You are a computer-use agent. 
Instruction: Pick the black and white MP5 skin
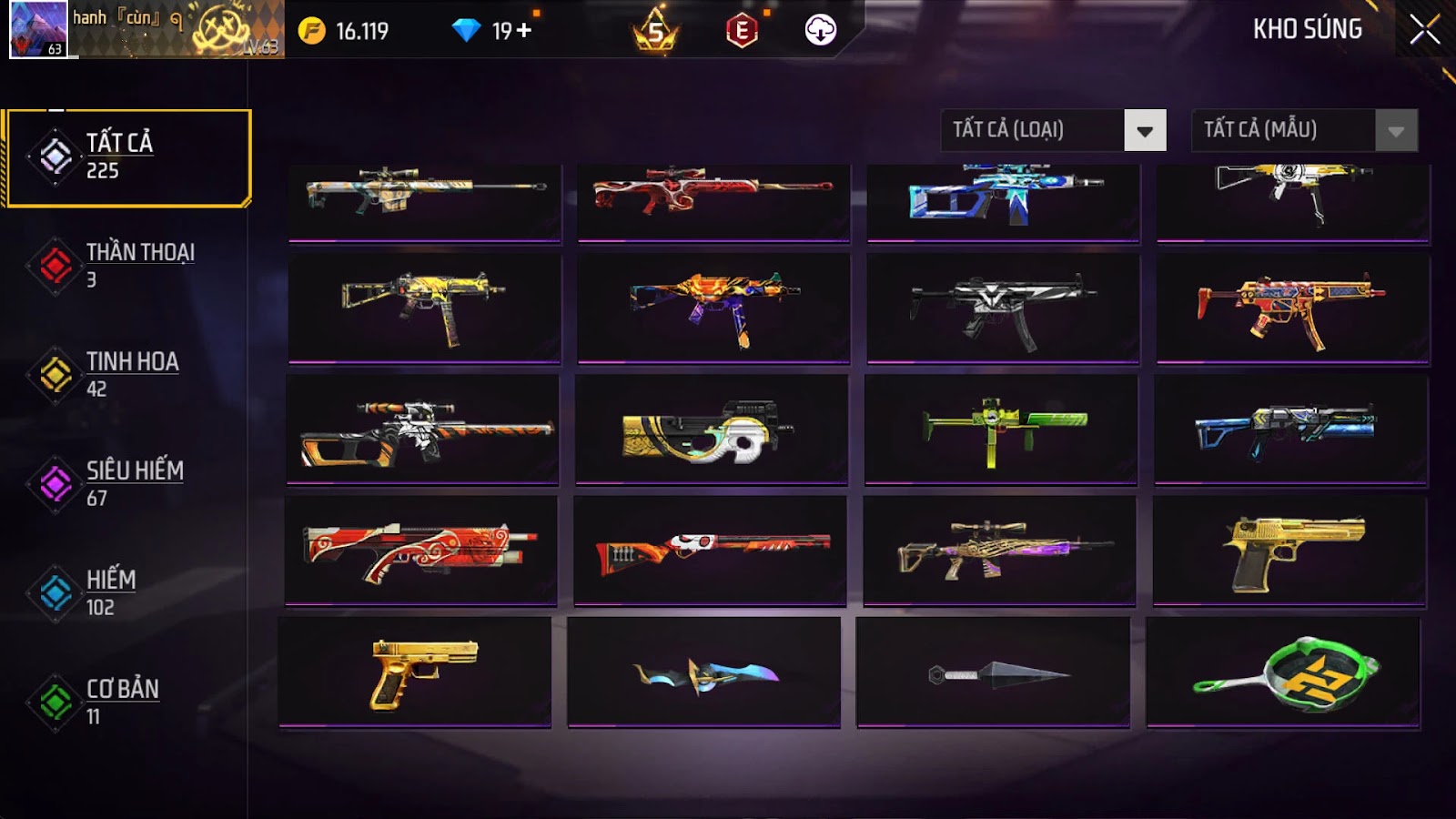click(x=1003, y=309)
